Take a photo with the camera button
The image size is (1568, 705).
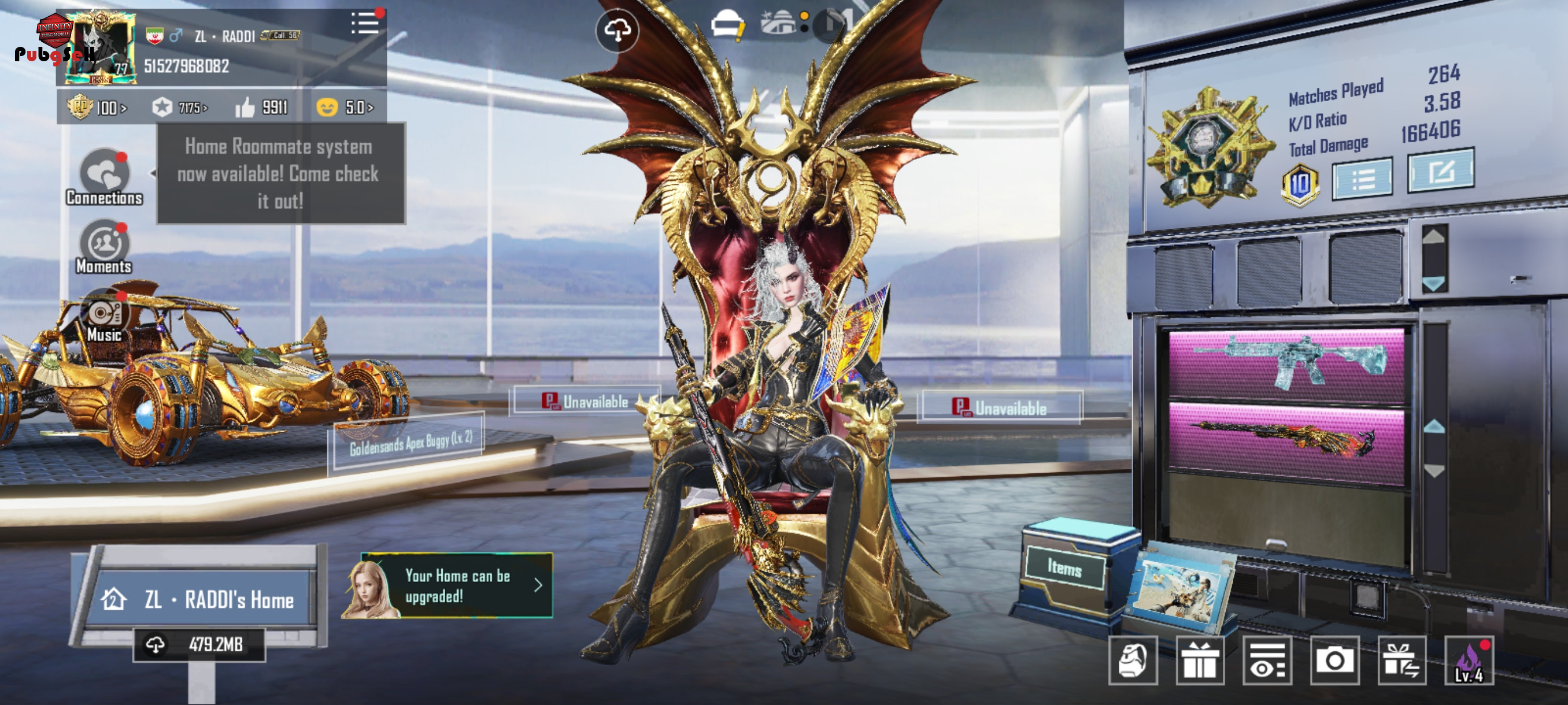[1334, 661]
